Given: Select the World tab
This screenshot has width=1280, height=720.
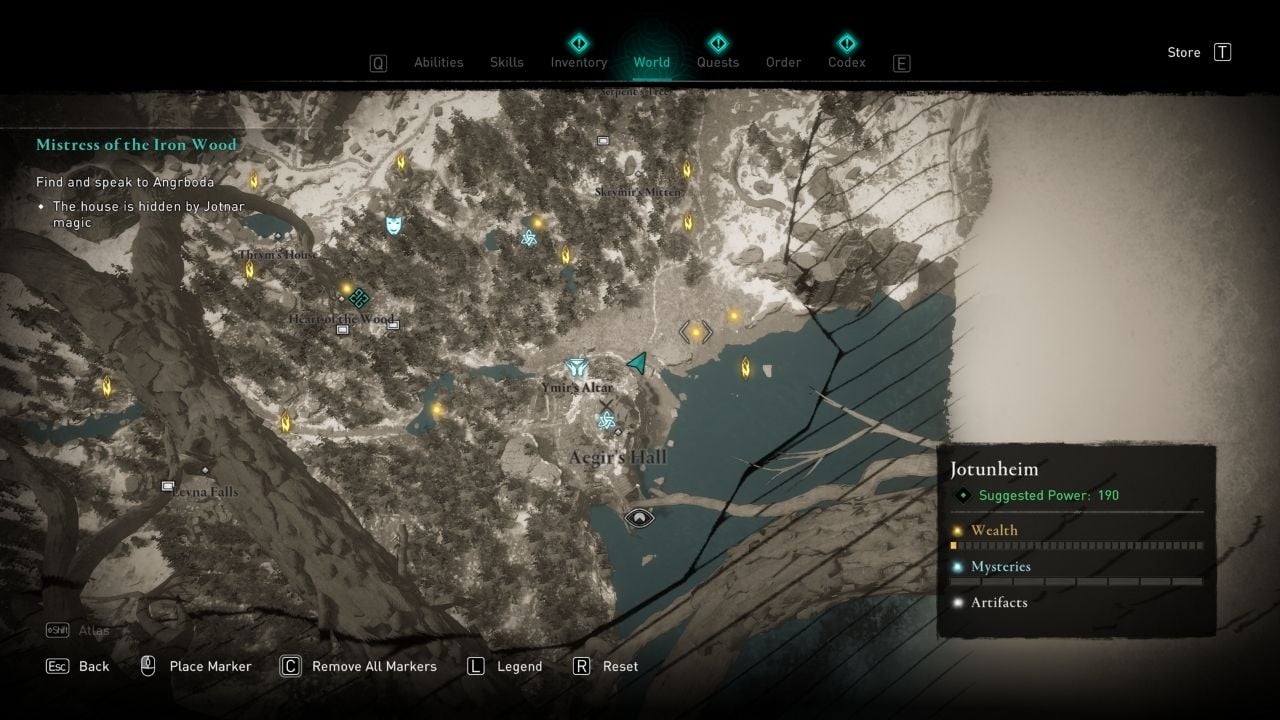Looking at the screenshot, I should 652,62.
